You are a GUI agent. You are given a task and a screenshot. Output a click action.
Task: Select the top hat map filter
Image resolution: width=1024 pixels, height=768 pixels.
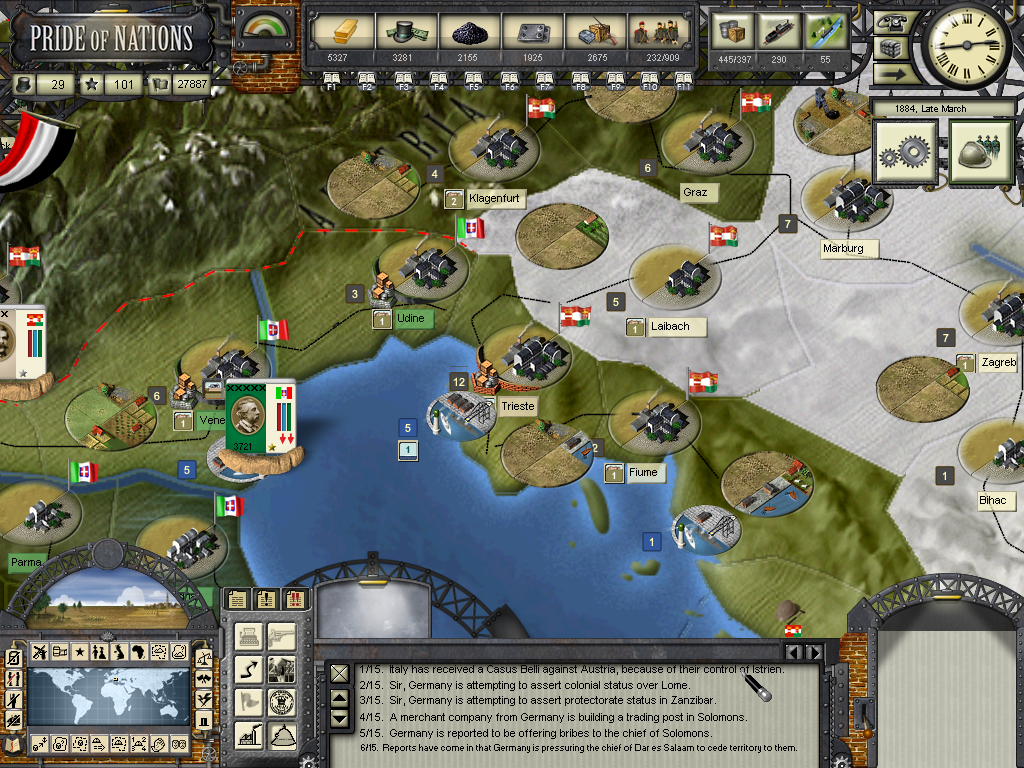pyautogui.click(x=204, y=722)
